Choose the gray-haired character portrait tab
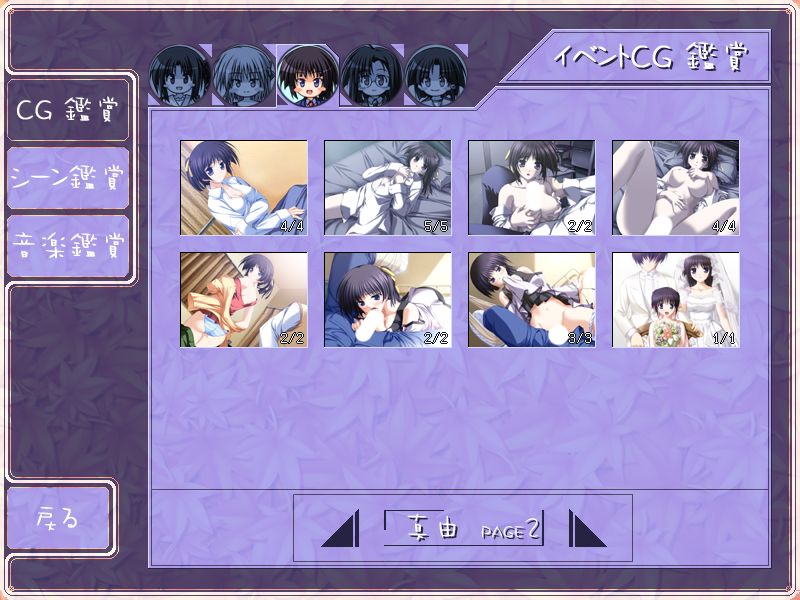The height and width of the screenshot is (600, 800). tap(244, 76)
